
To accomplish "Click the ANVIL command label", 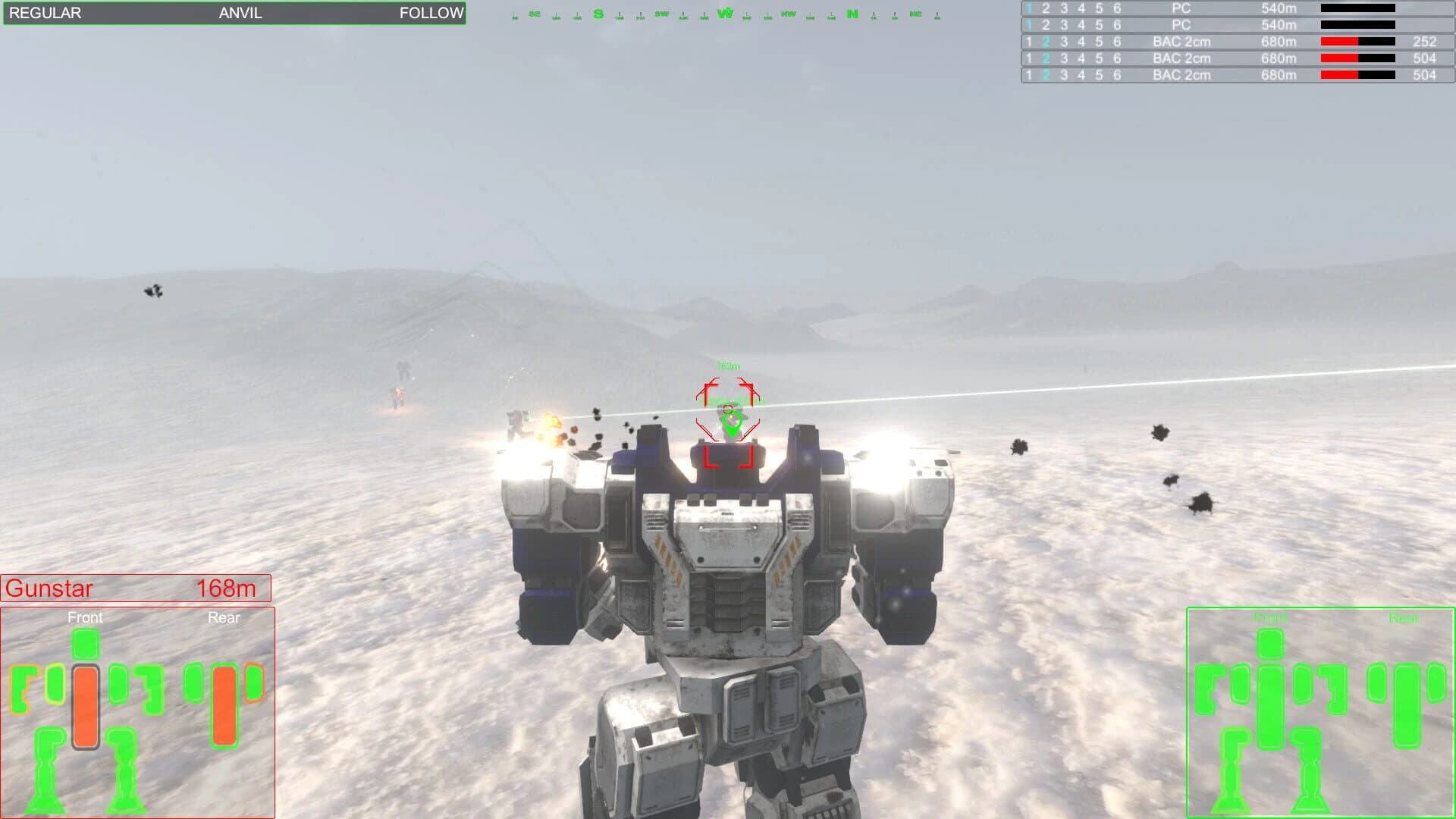I will (240, 13).
